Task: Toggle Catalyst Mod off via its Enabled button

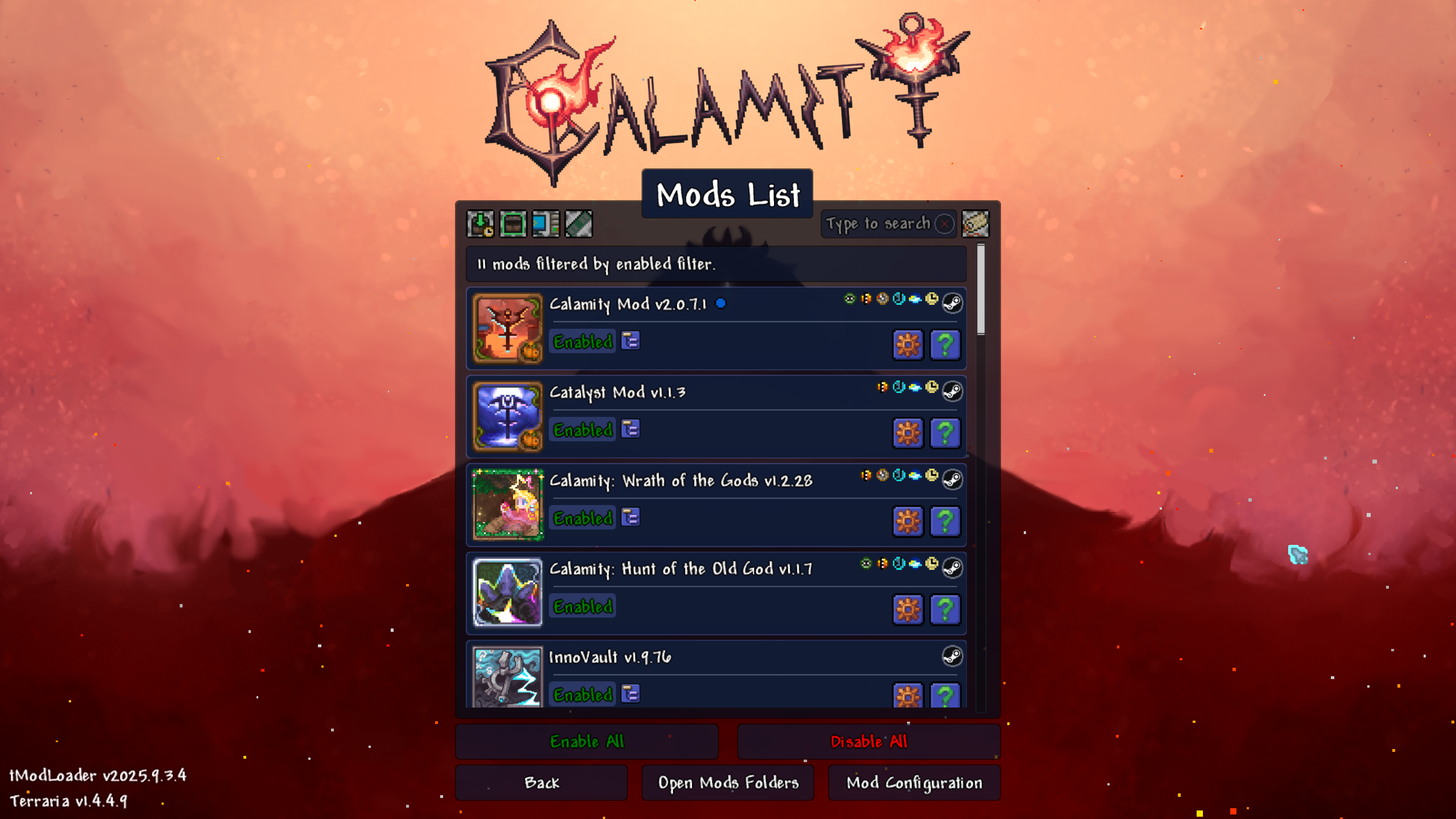Action: tap(581, 431)
